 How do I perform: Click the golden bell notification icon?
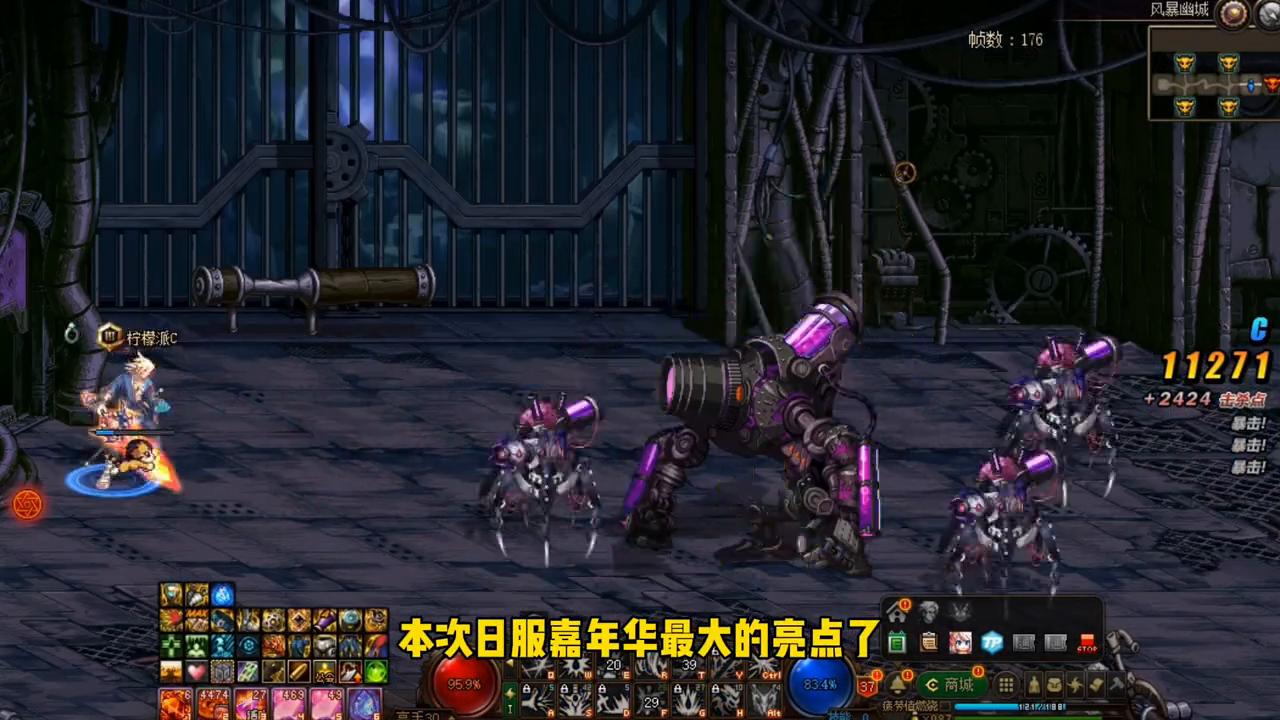[x=897, y=684]
